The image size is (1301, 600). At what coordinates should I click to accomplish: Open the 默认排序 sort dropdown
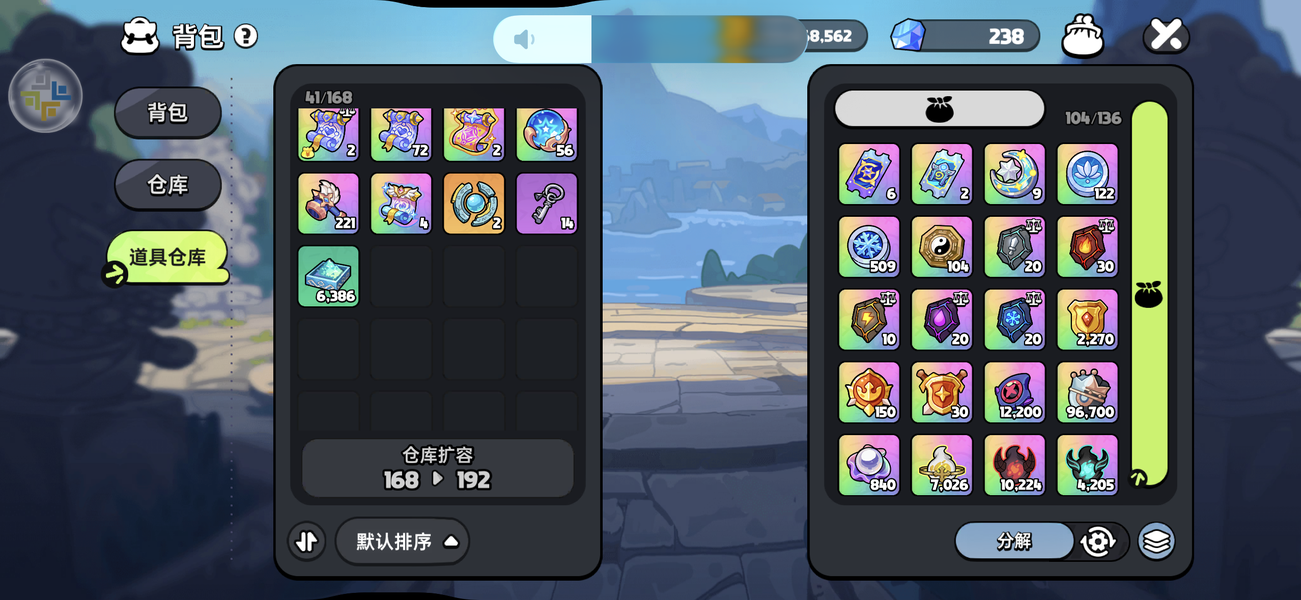click(x=402, y=541)
